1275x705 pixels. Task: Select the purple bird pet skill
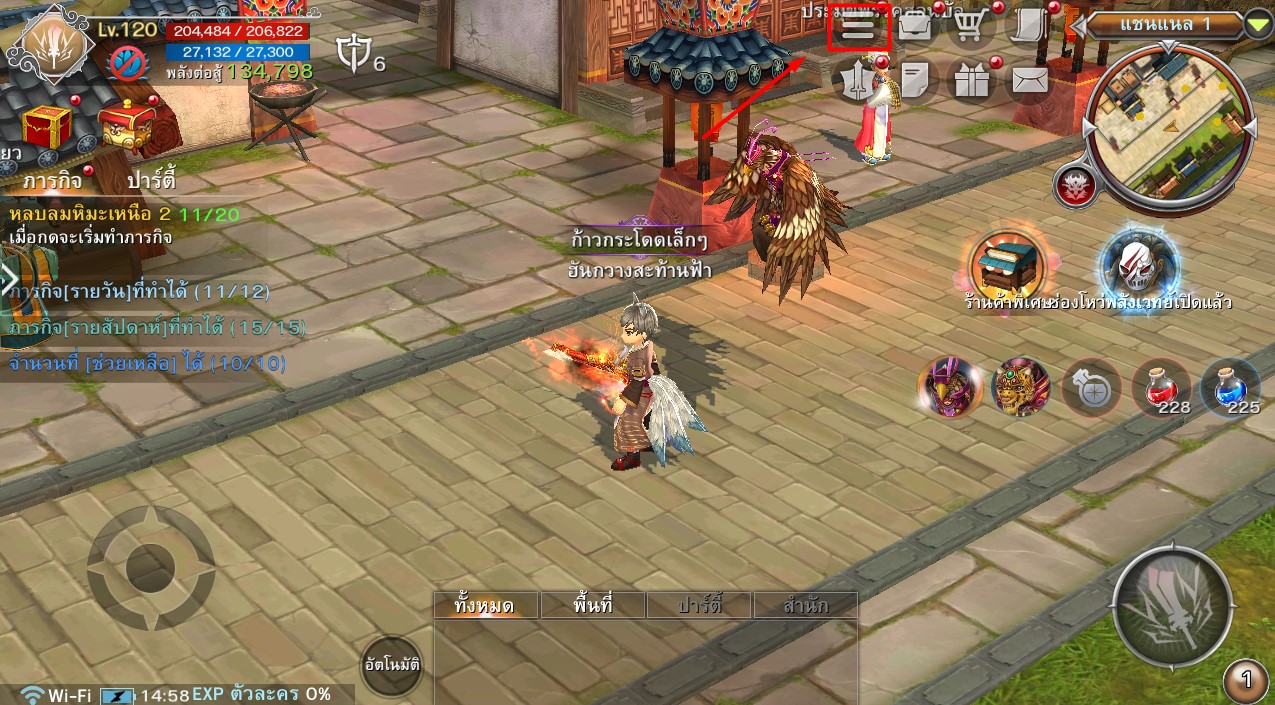(949, 387)
